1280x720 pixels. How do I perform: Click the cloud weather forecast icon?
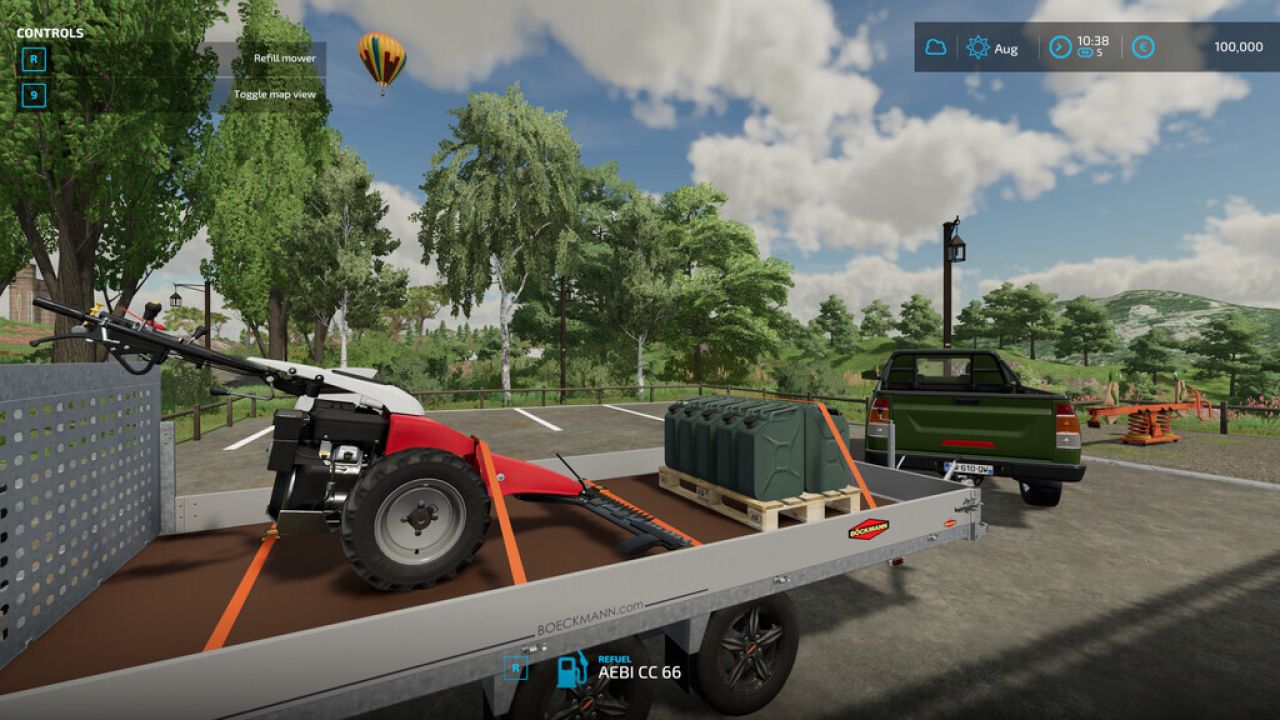click(x=934, y=47)
